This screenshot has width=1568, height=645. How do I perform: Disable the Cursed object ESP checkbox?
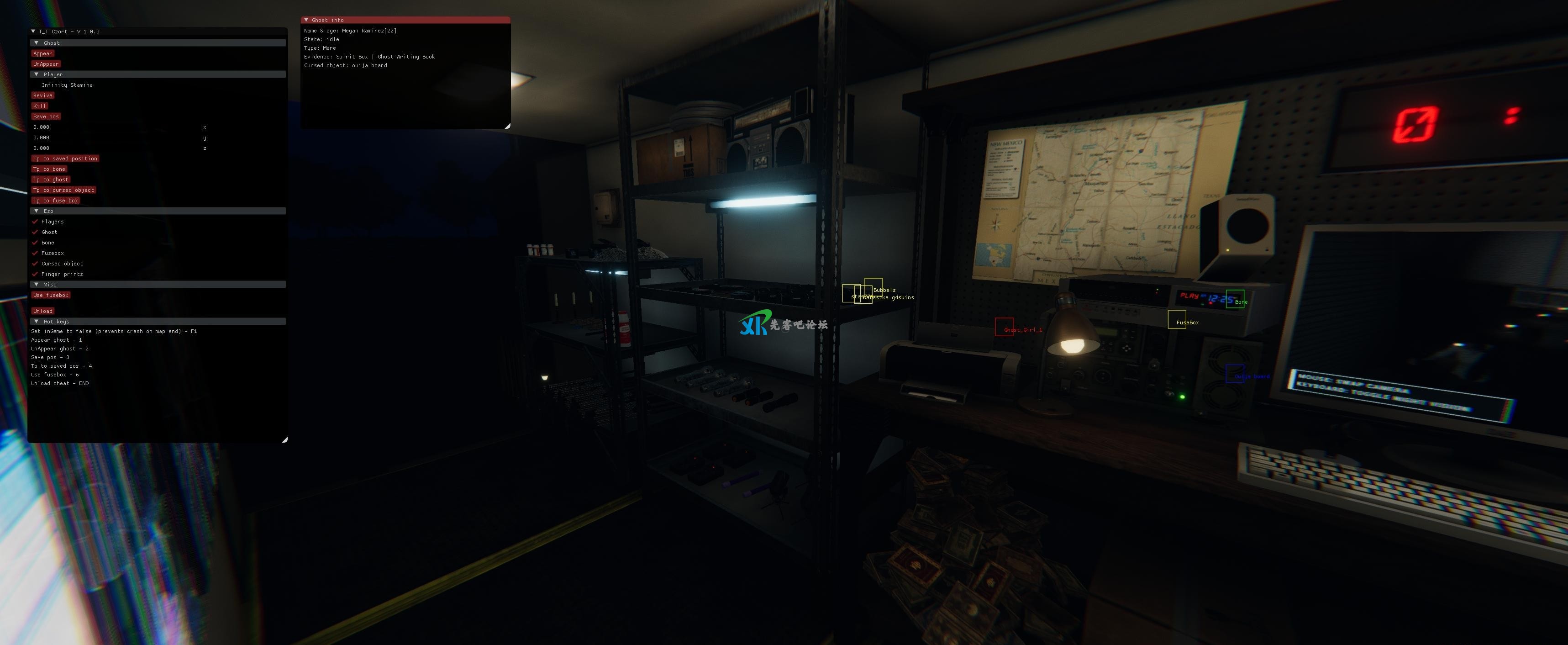click(x=35, y=264)
